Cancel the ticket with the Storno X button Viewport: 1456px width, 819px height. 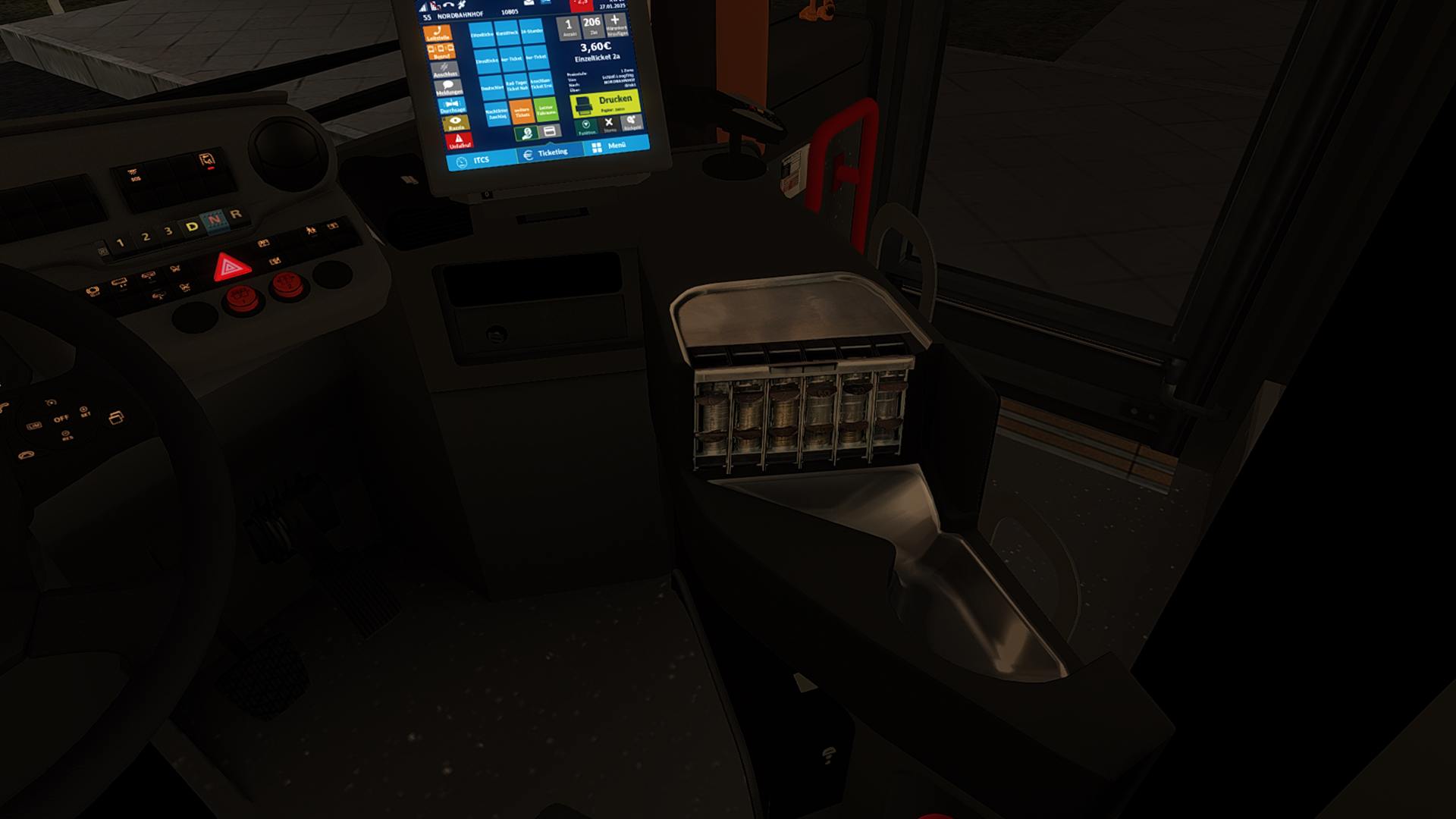point(609,124)
